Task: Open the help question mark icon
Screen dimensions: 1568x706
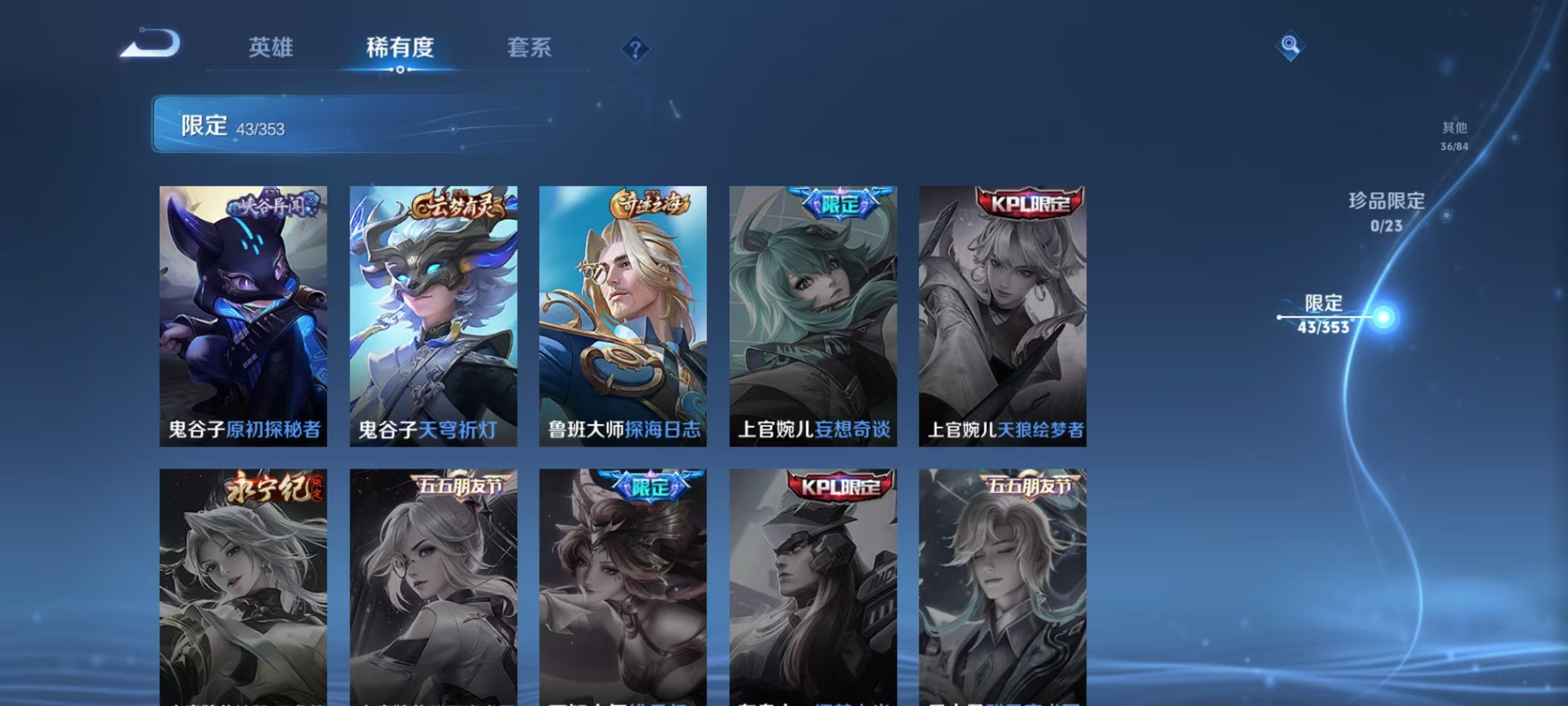Action: pyautogui.click(x=637, y=48)
